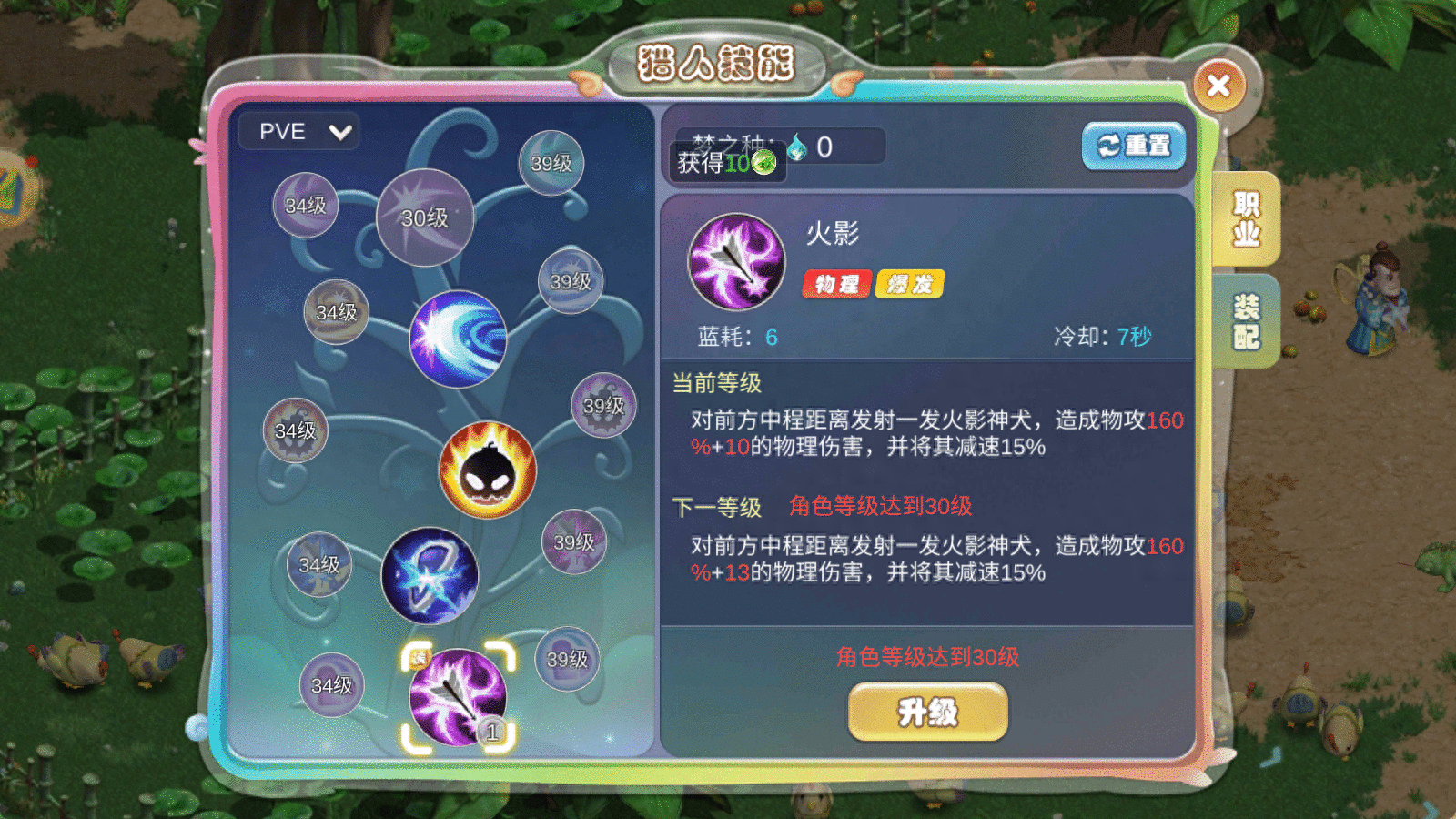Open the PVE mode dropdown

tap(298, 132)
